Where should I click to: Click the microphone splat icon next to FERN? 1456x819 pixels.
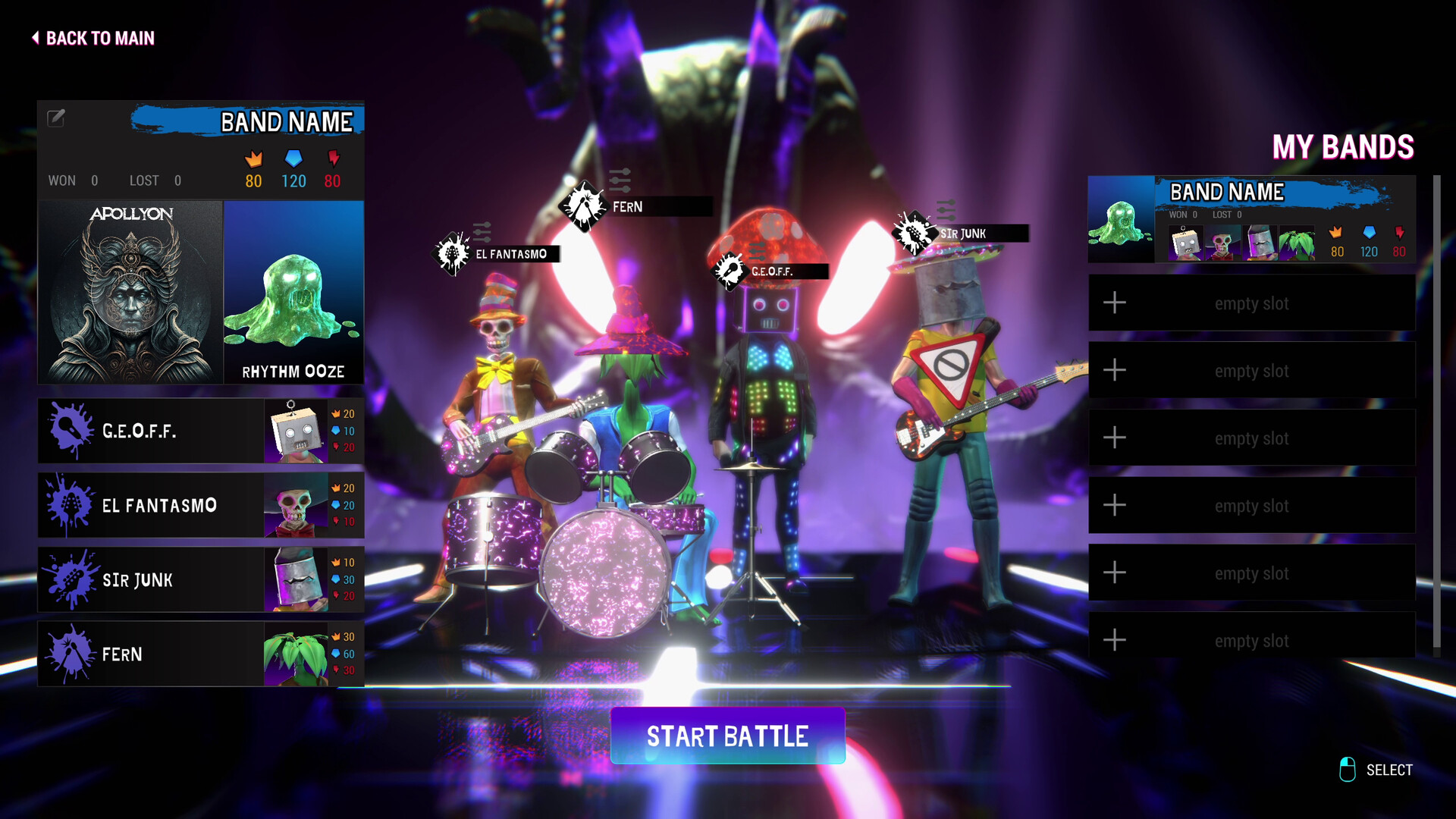70,654
